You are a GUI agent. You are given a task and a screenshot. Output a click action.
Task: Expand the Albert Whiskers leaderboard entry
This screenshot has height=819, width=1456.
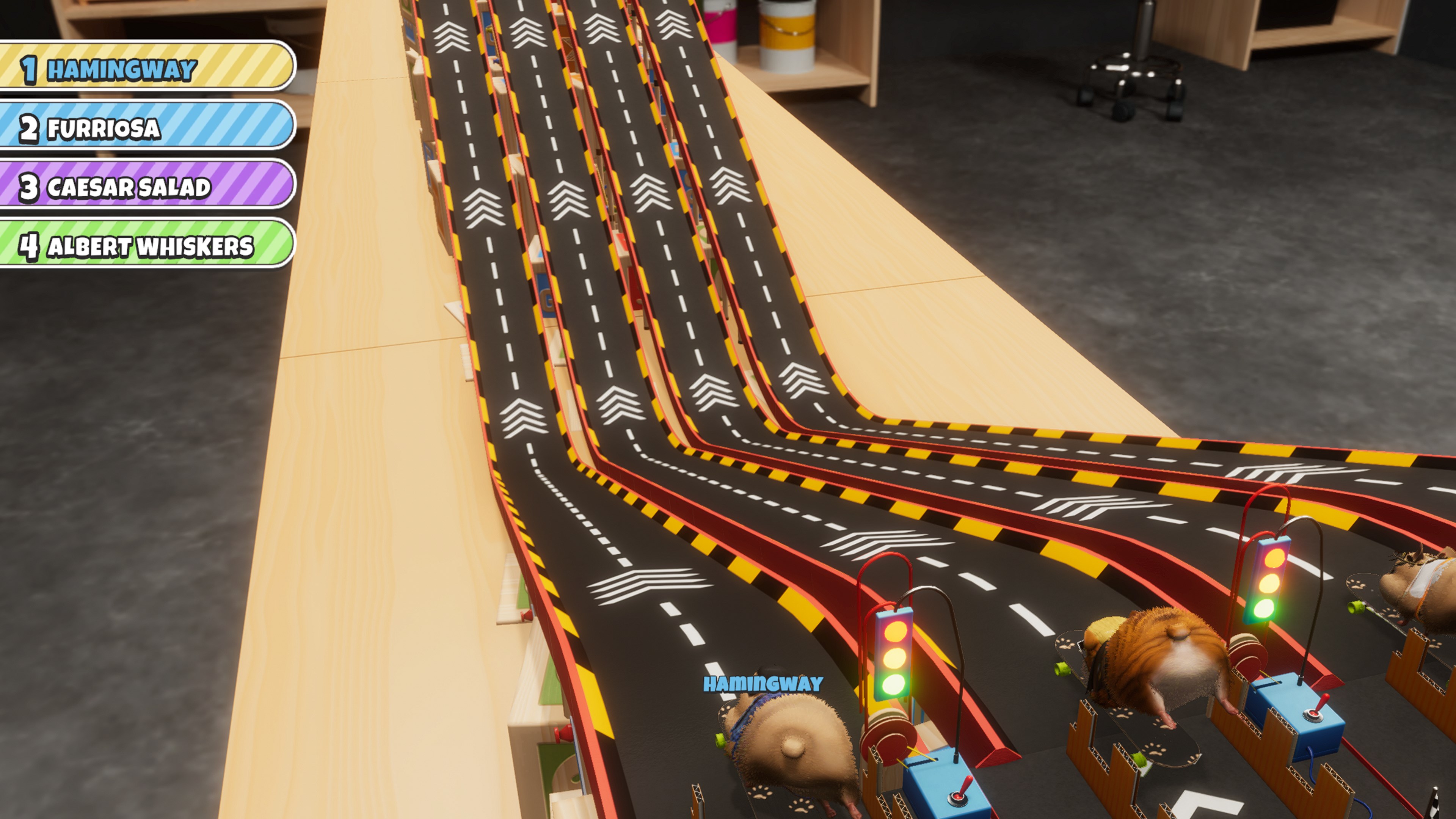coord(152,246)
